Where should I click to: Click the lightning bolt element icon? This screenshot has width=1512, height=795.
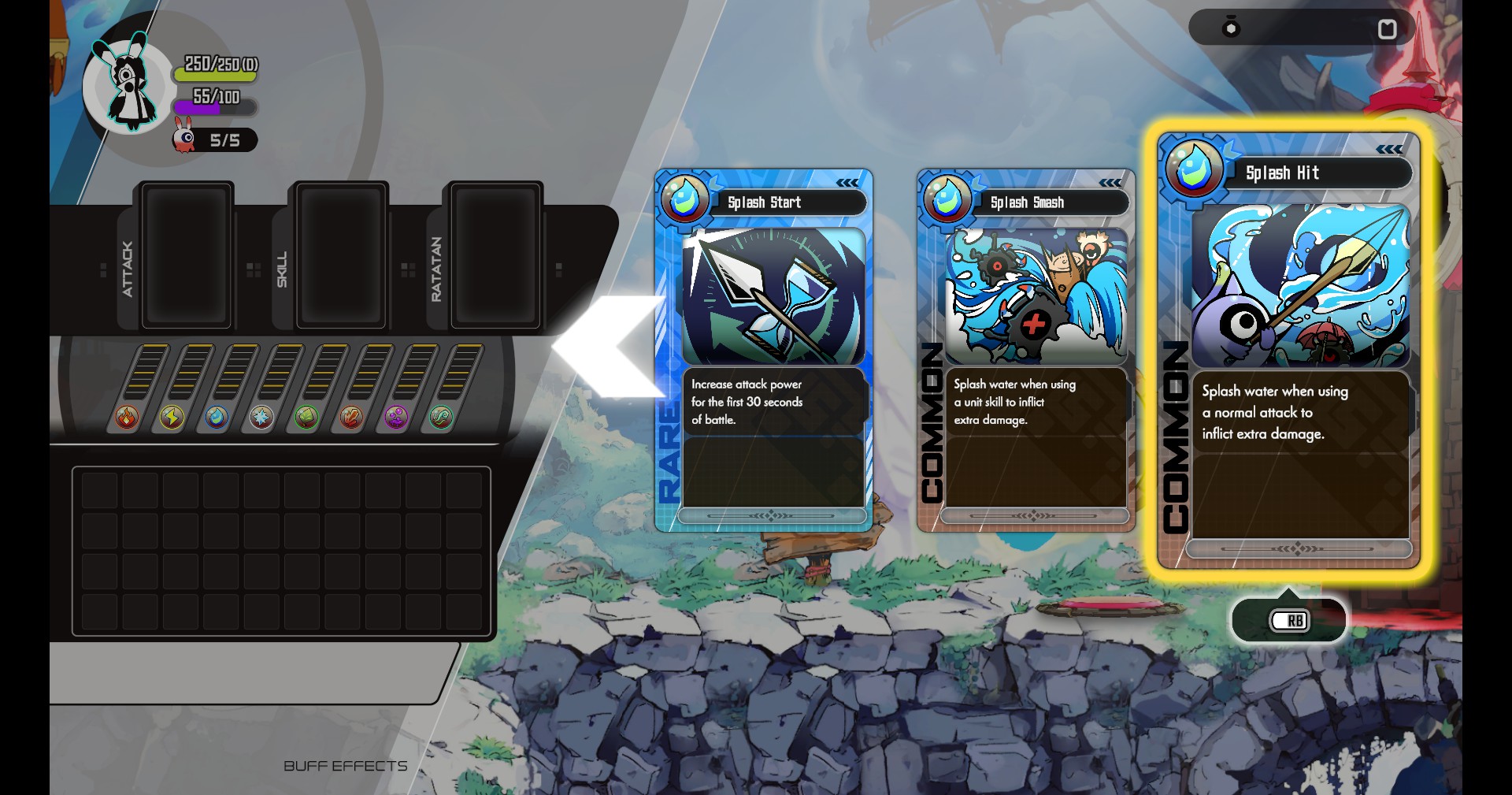pos(172,417)
